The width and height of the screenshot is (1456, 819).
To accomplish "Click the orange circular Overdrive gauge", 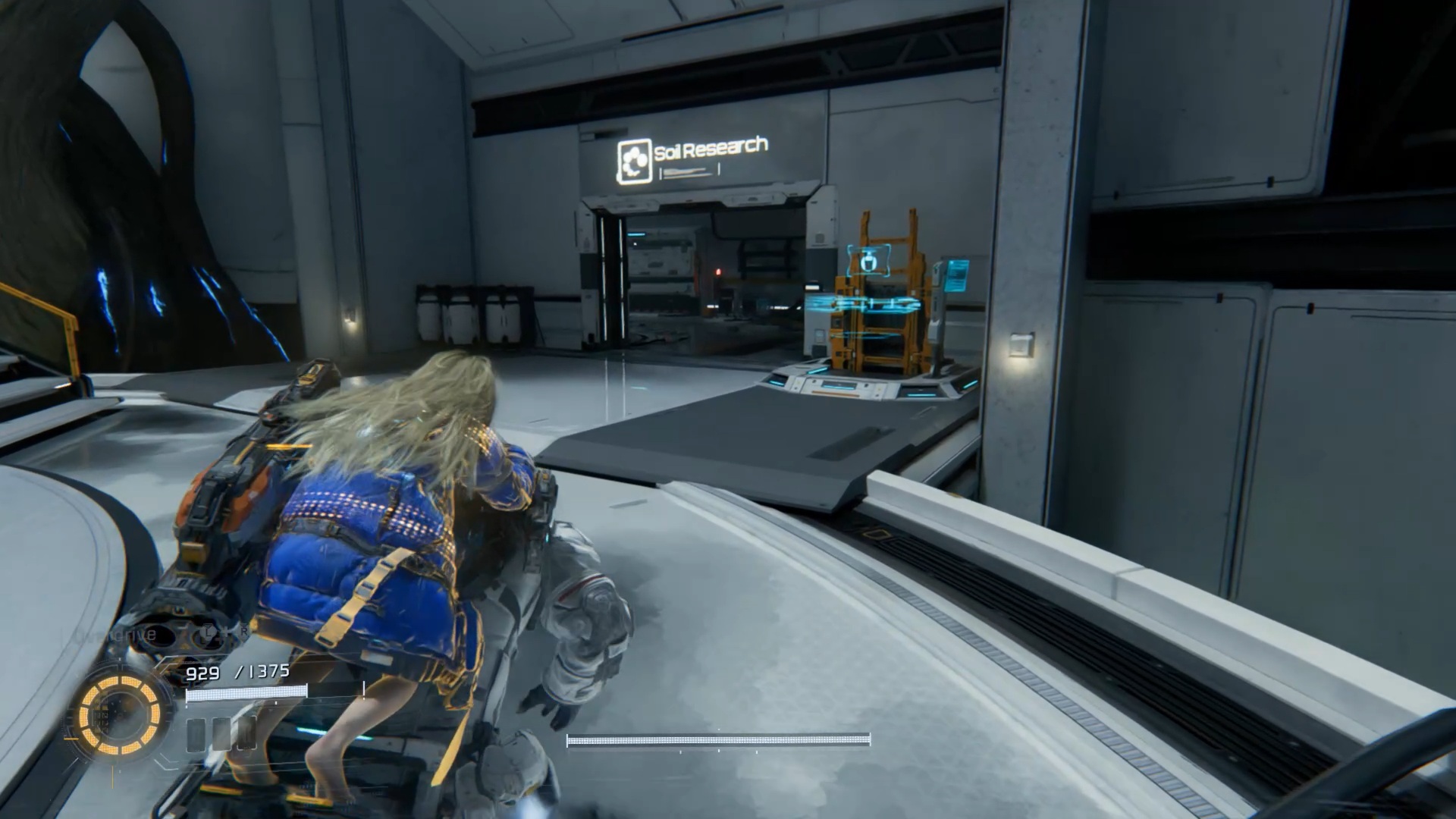I will coord(120,716).
